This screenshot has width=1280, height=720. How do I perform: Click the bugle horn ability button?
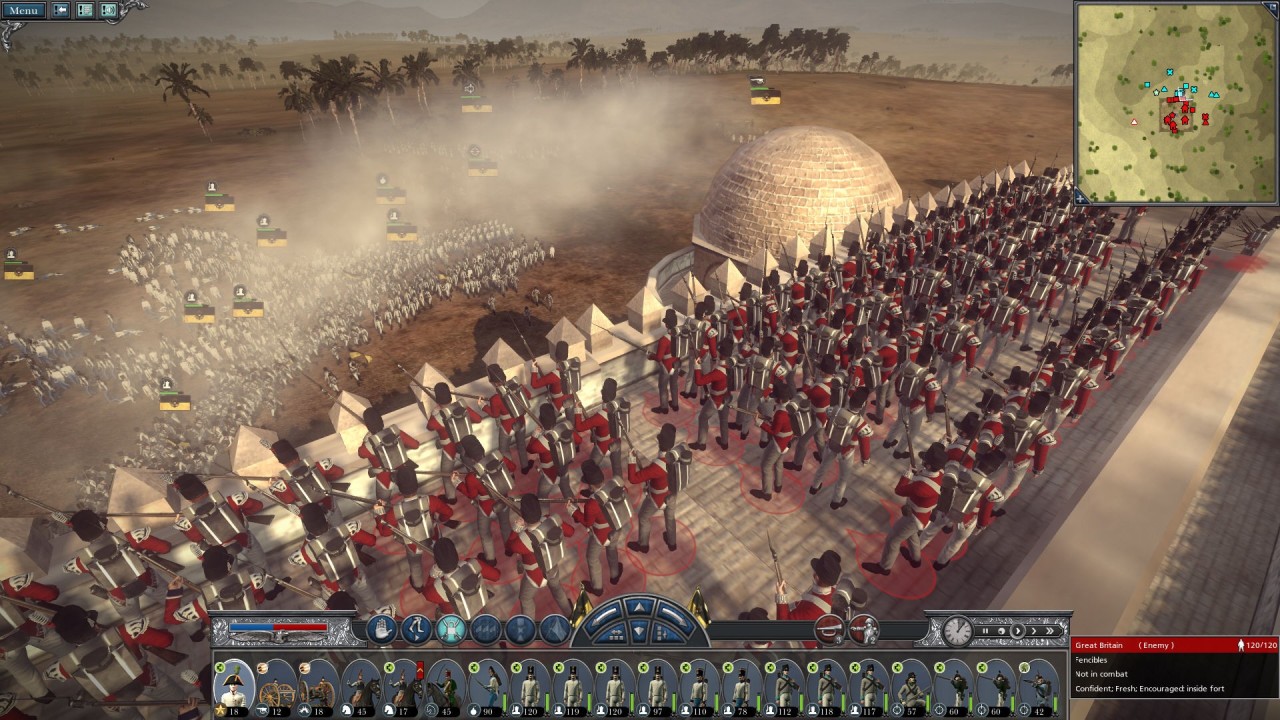click(828, 630)
